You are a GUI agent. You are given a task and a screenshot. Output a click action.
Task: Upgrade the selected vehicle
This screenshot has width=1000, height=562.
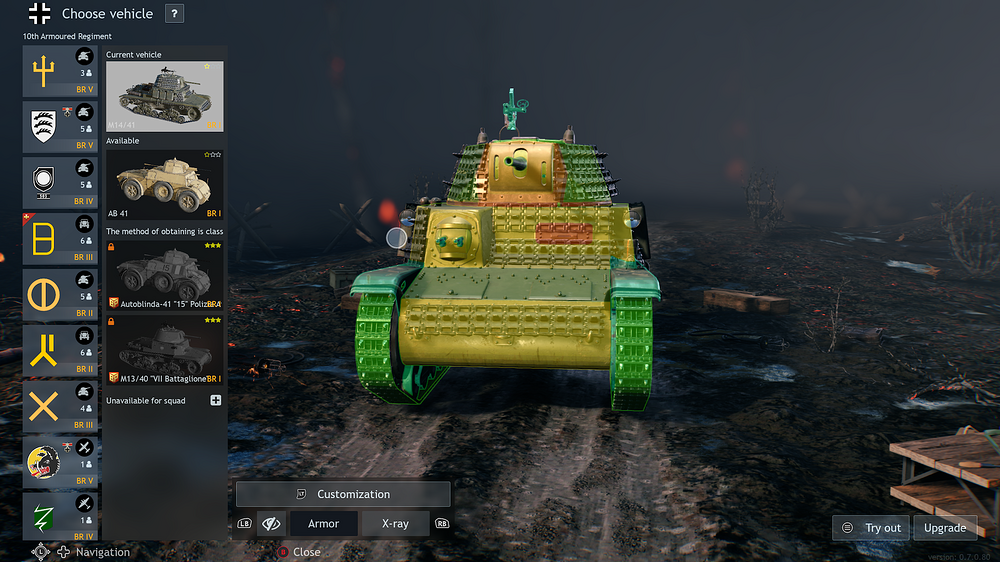tap(944, 528)
